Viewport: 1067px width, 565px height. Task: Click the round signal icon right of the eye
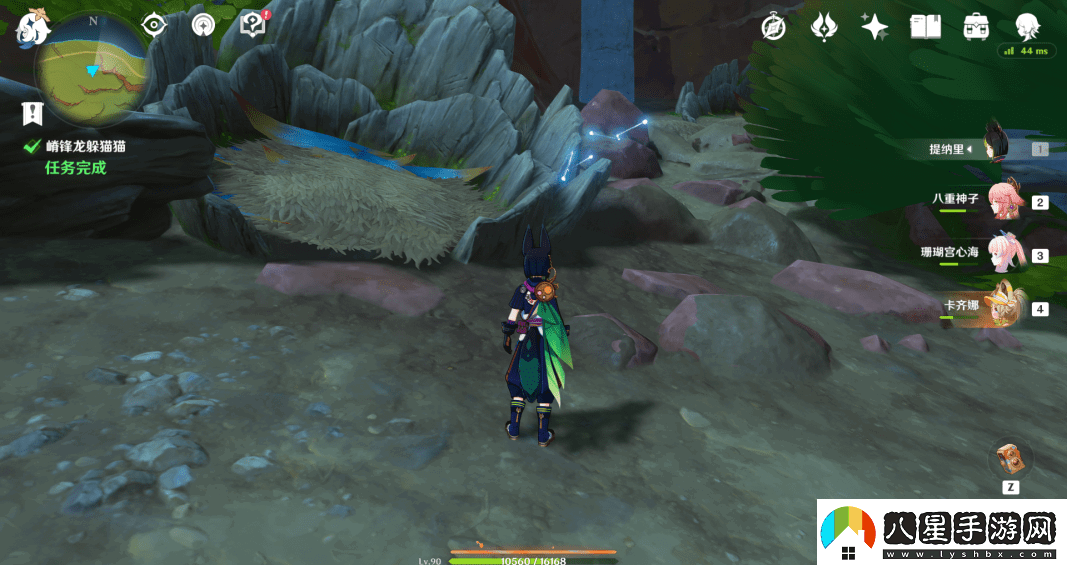(x=204, y=25)
